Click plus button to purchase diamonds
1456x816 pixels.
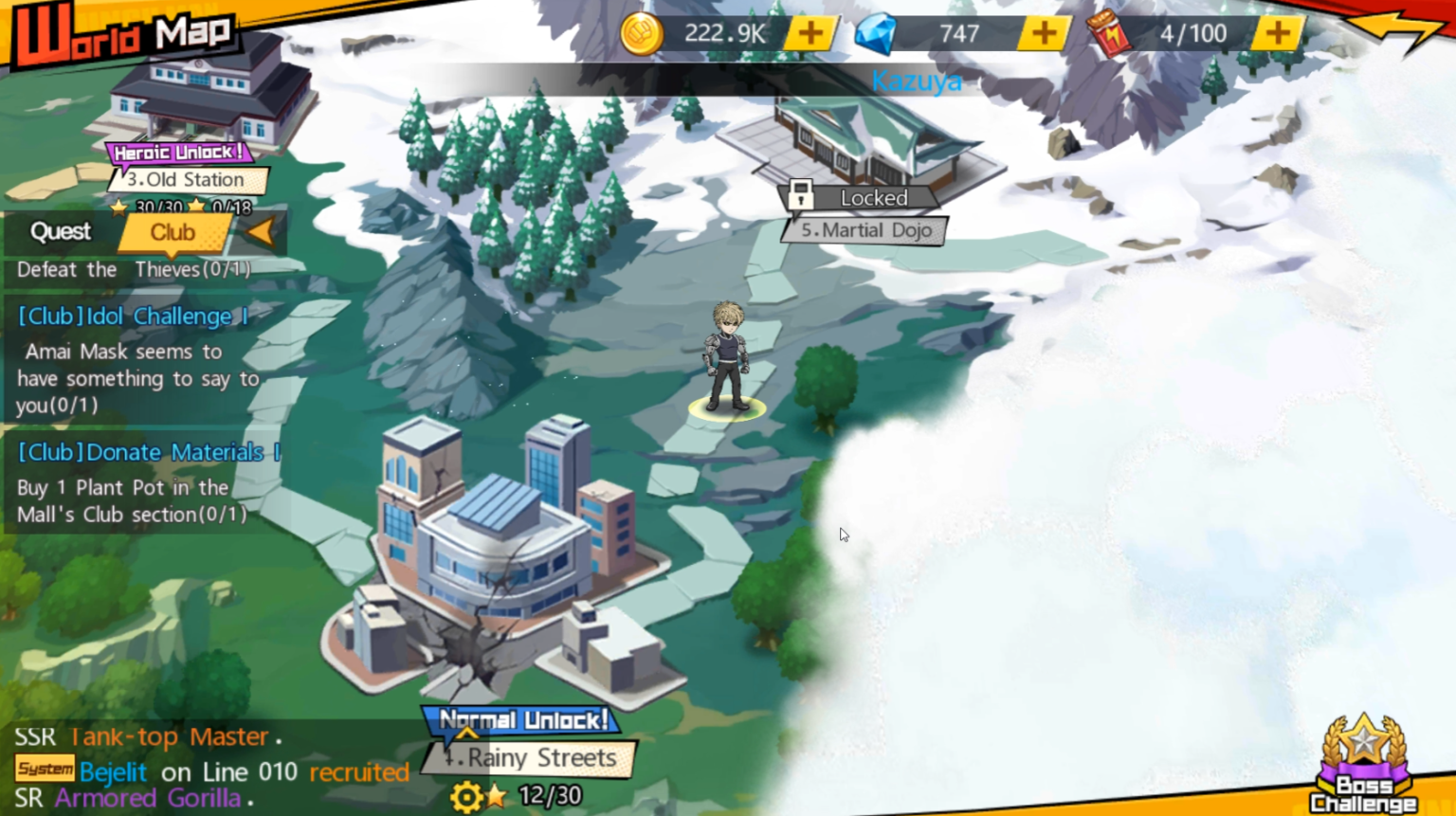1043,33
